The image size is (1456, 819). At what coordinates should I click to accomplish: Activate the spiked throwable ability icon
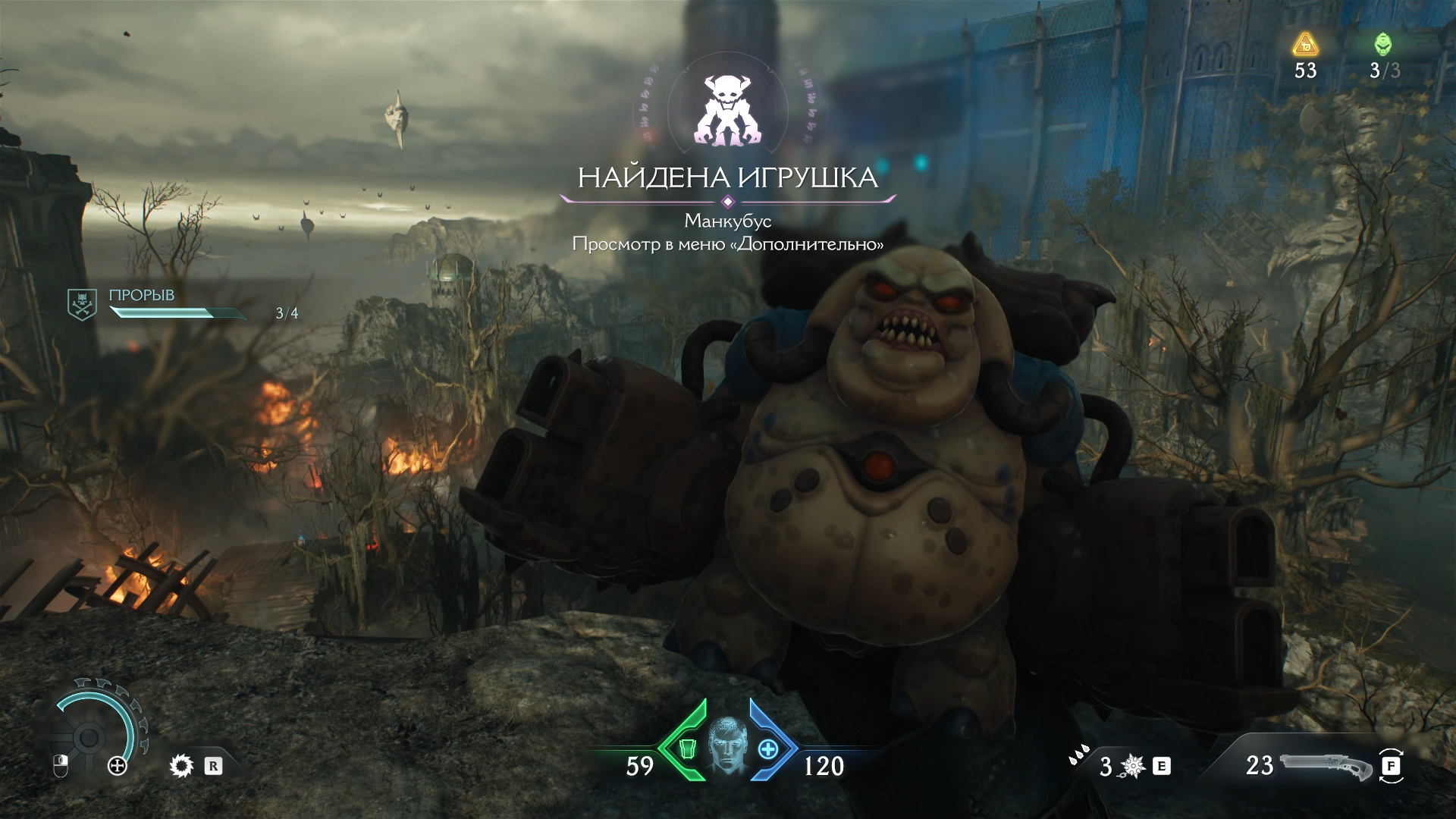(x=1133, y=767)
